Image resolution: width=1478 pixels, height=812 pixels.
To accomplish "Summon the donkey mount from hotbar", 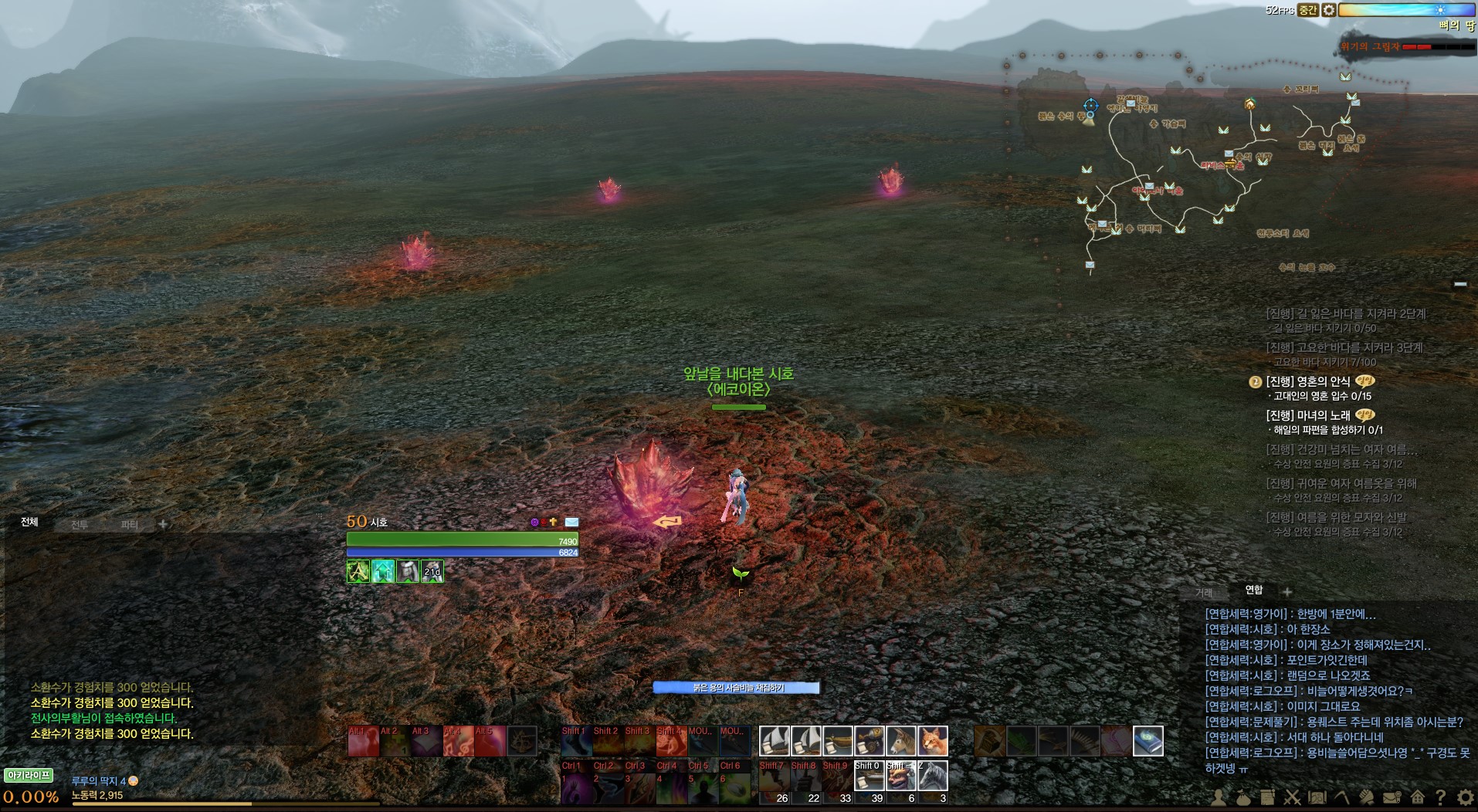I will pos(900,741).
